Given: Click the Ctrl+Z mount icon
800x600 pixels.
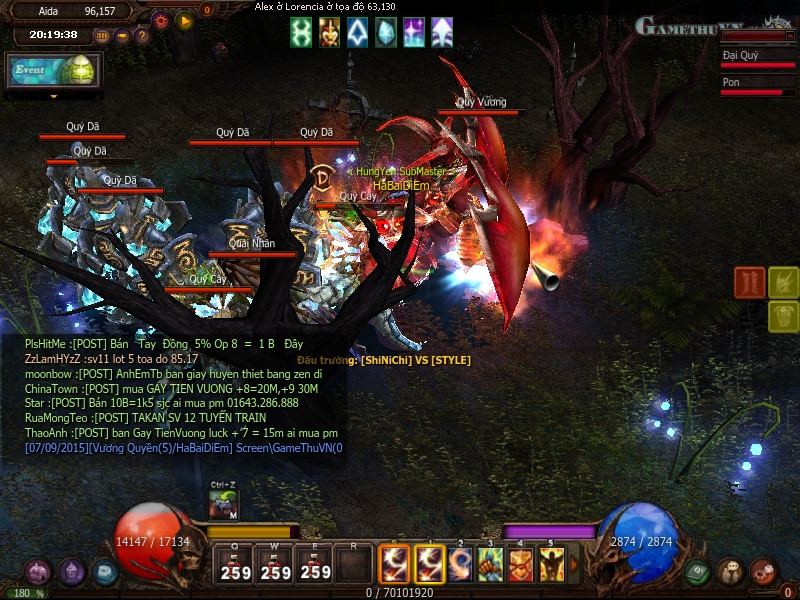Looking at the screenshot, I should [224, 506].
